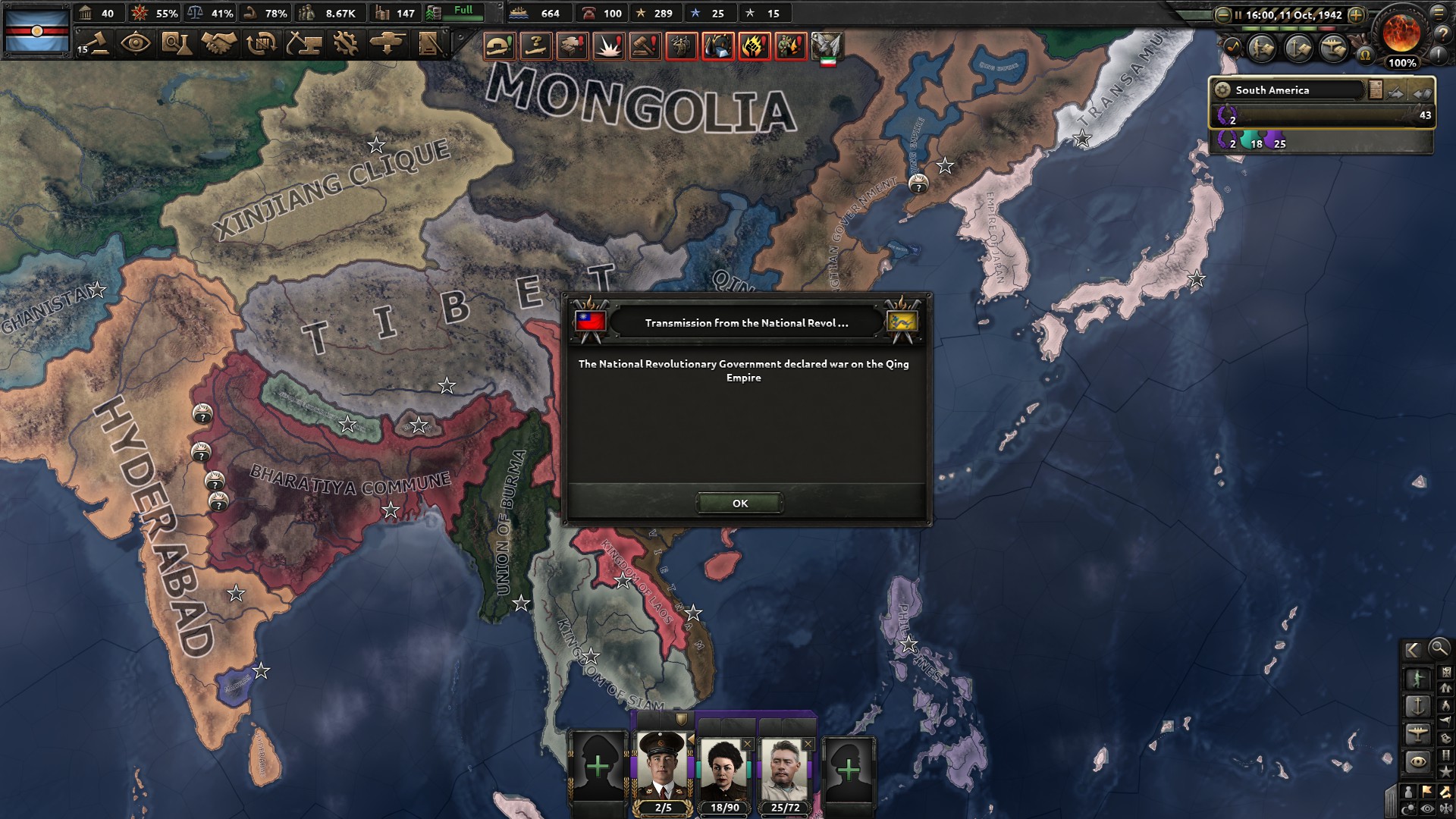This screenshot has height=819, width=1456.
Task: Adjust the green game speed bar
Action: click(1279, 28)
